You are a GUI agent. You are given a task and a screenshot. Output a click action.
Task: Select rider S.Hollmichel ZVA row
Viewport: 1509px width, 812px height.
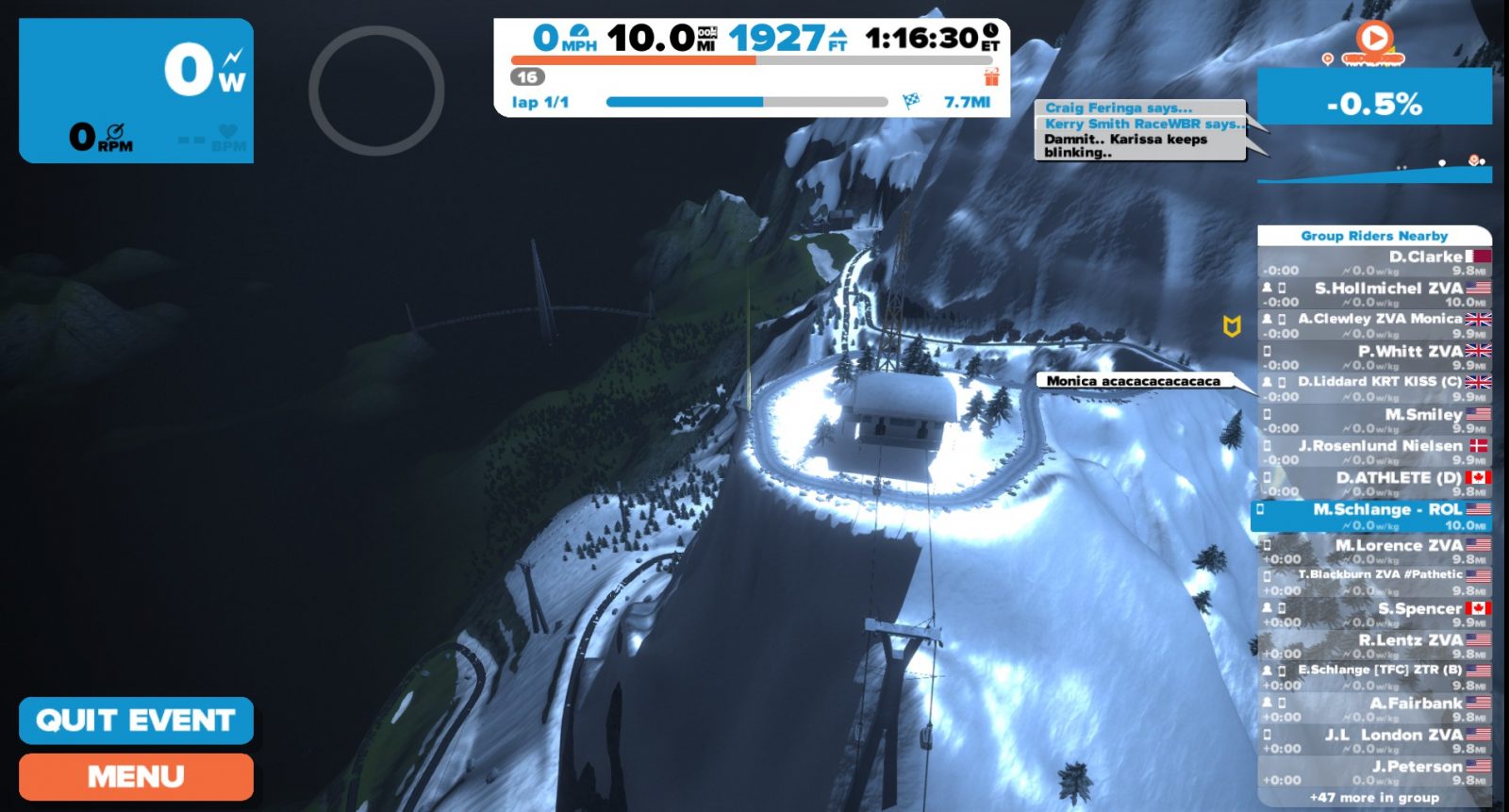pyautogui.click(x=1374, y=294)
